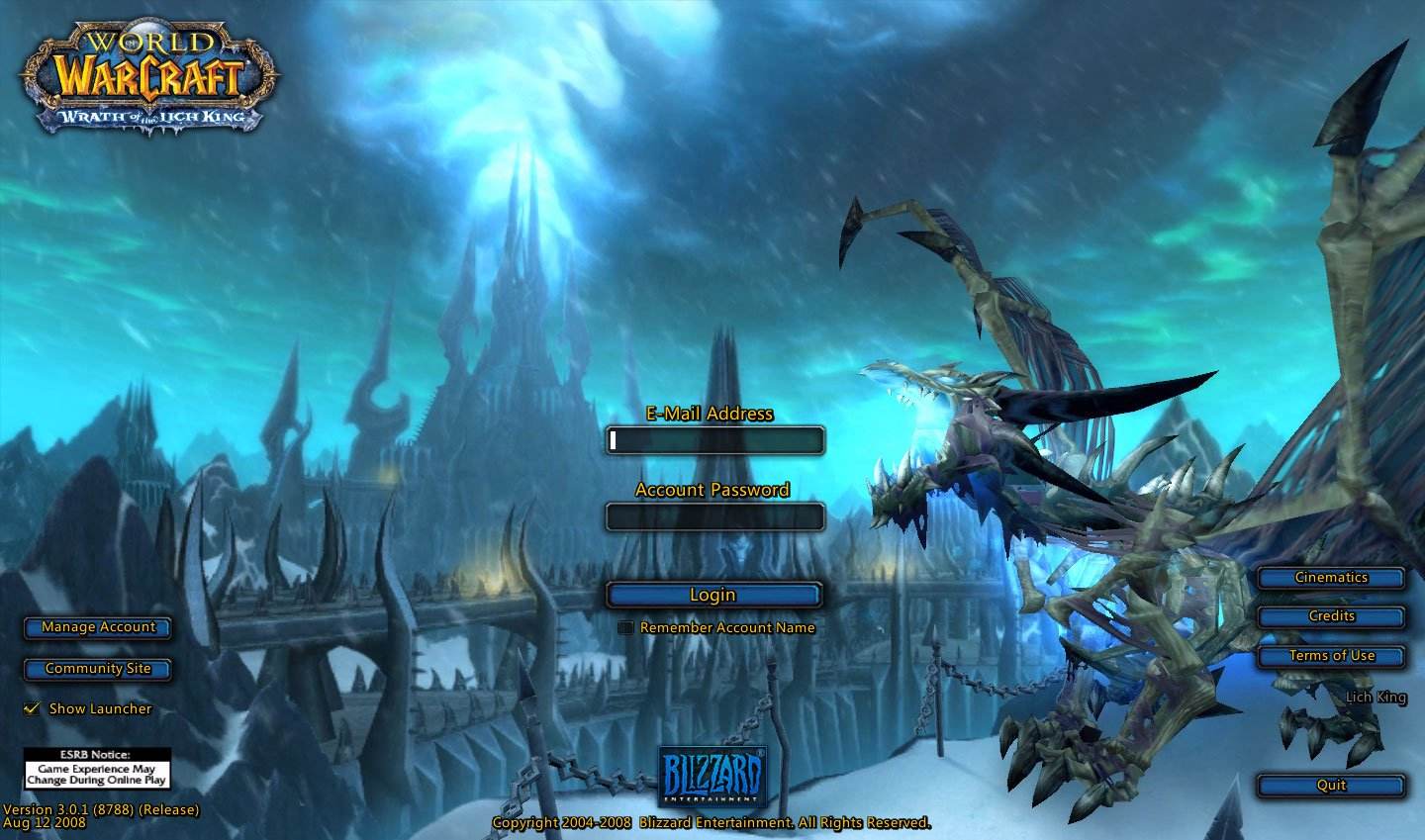View the game Credits
The image size is (1425, 840).
(x=1331, y=616)
